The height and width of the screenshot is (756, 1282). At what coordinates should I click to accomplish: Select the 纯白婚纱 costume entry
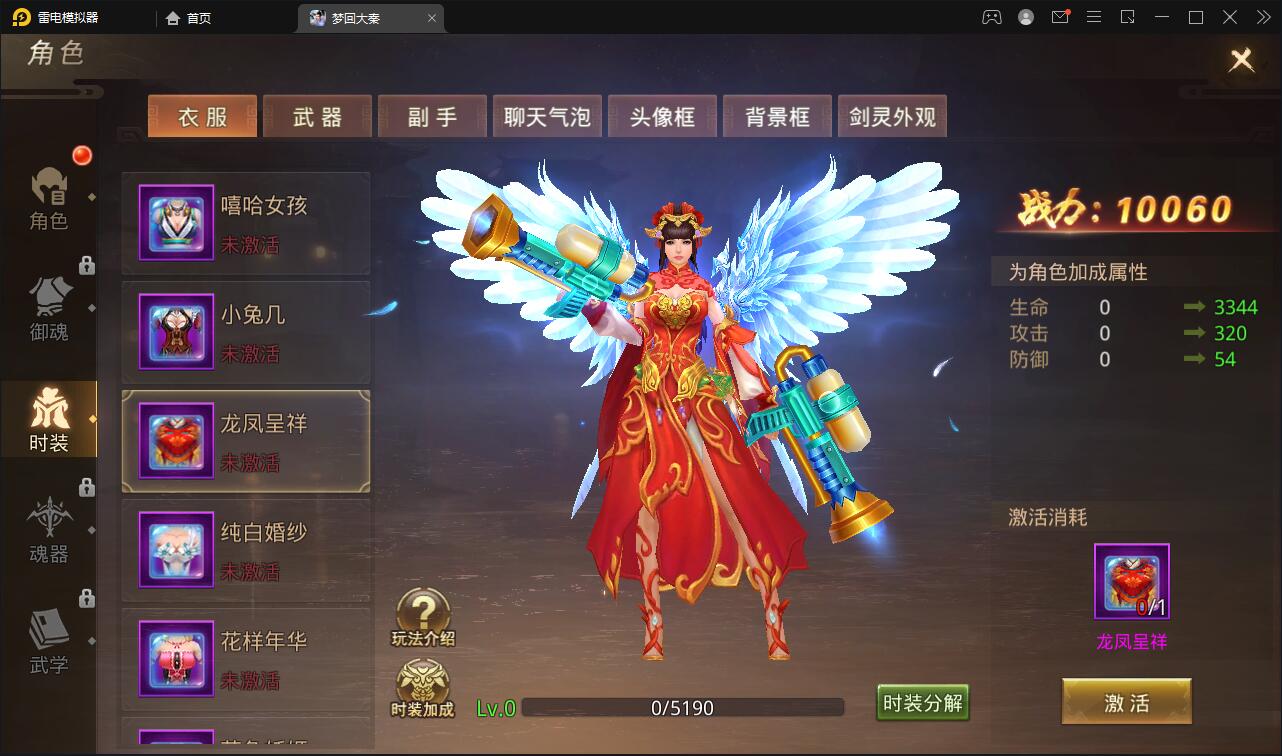(246, 550)
